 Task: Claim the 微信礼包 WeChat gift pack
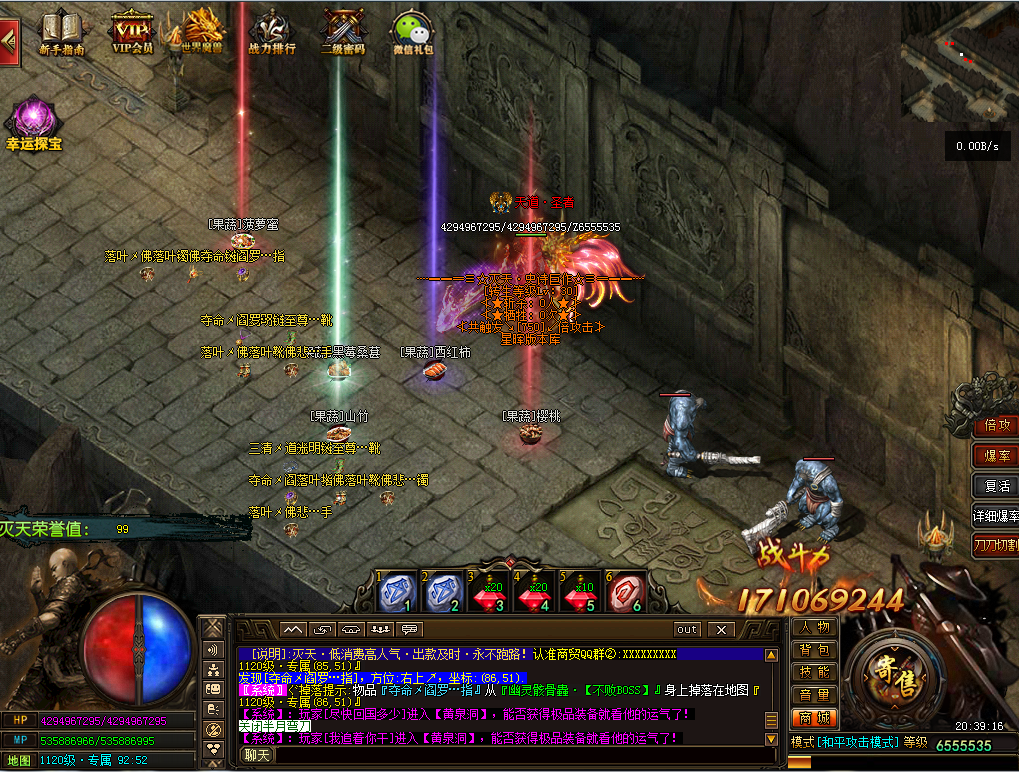pyautogui.click(x=412, y=30)
